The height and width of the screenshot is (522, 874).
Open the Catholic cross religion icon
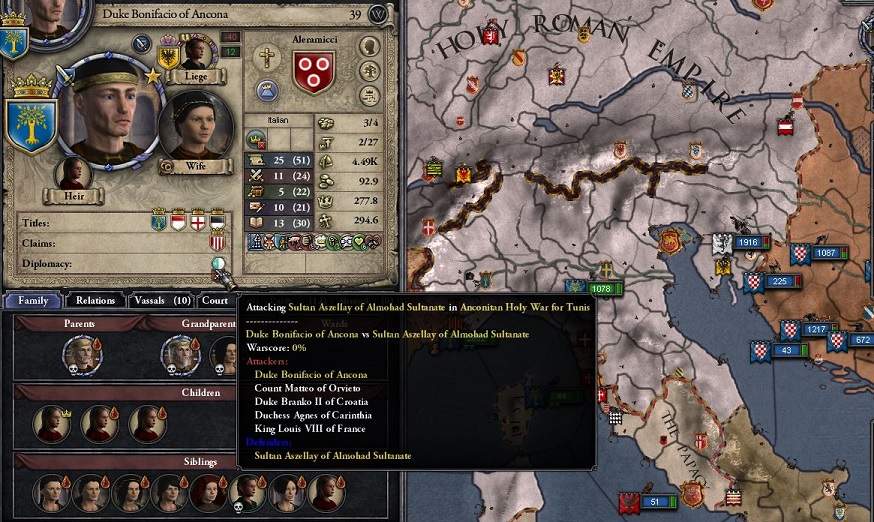[266, 57]
